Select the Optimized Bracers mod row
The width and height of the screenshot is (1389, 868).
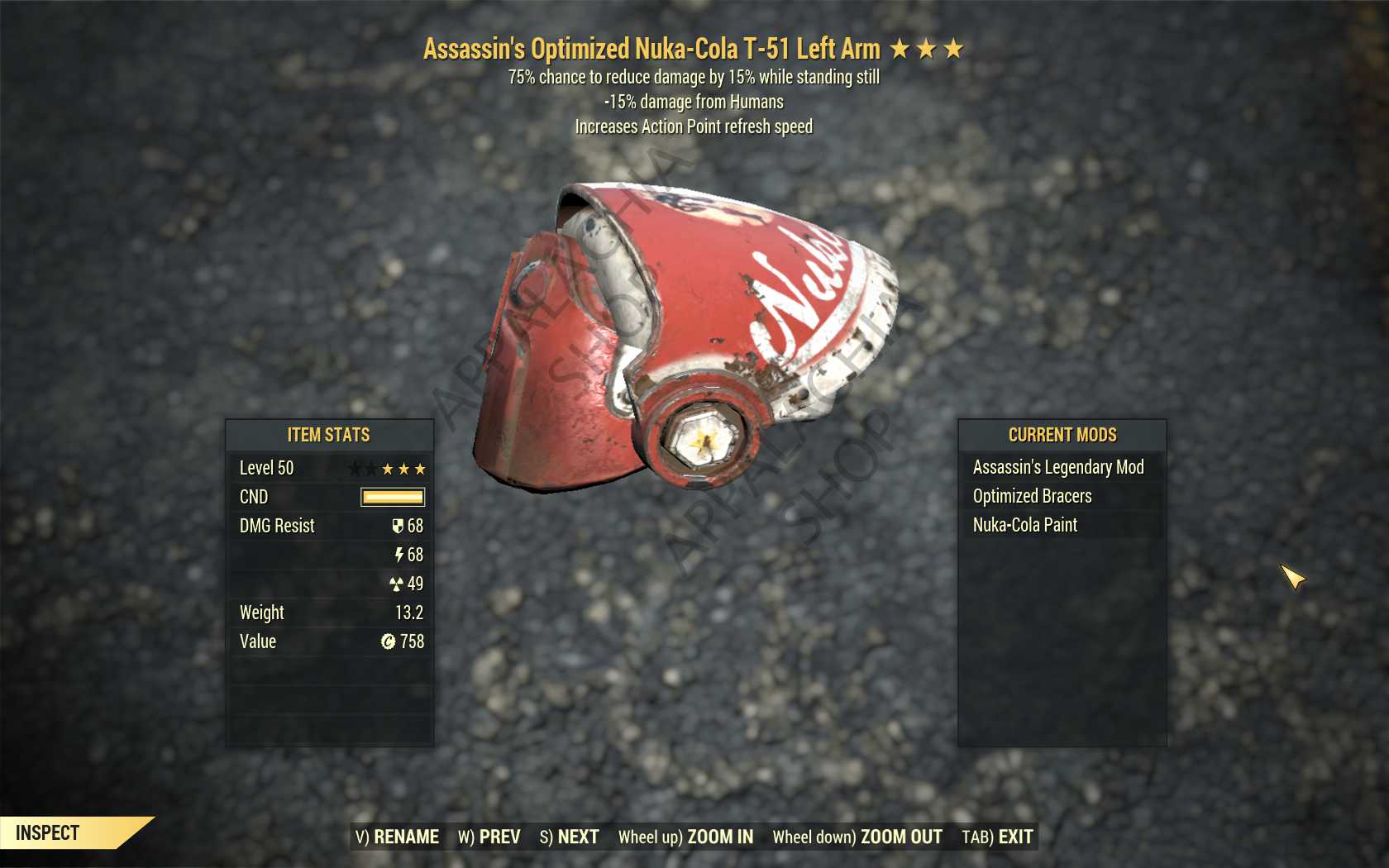1032,496
